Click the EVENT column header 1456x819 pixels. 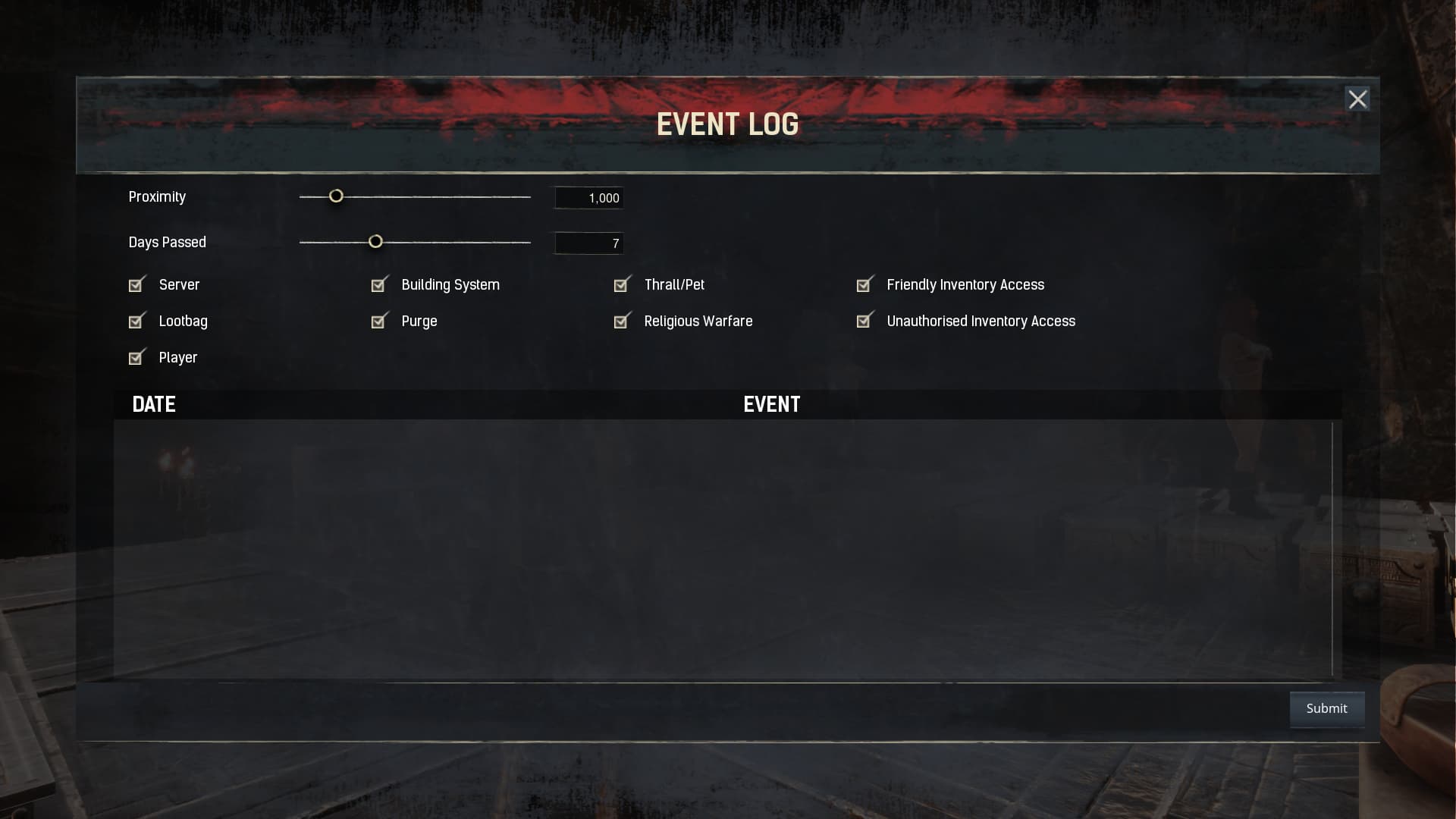pos(771,404)
